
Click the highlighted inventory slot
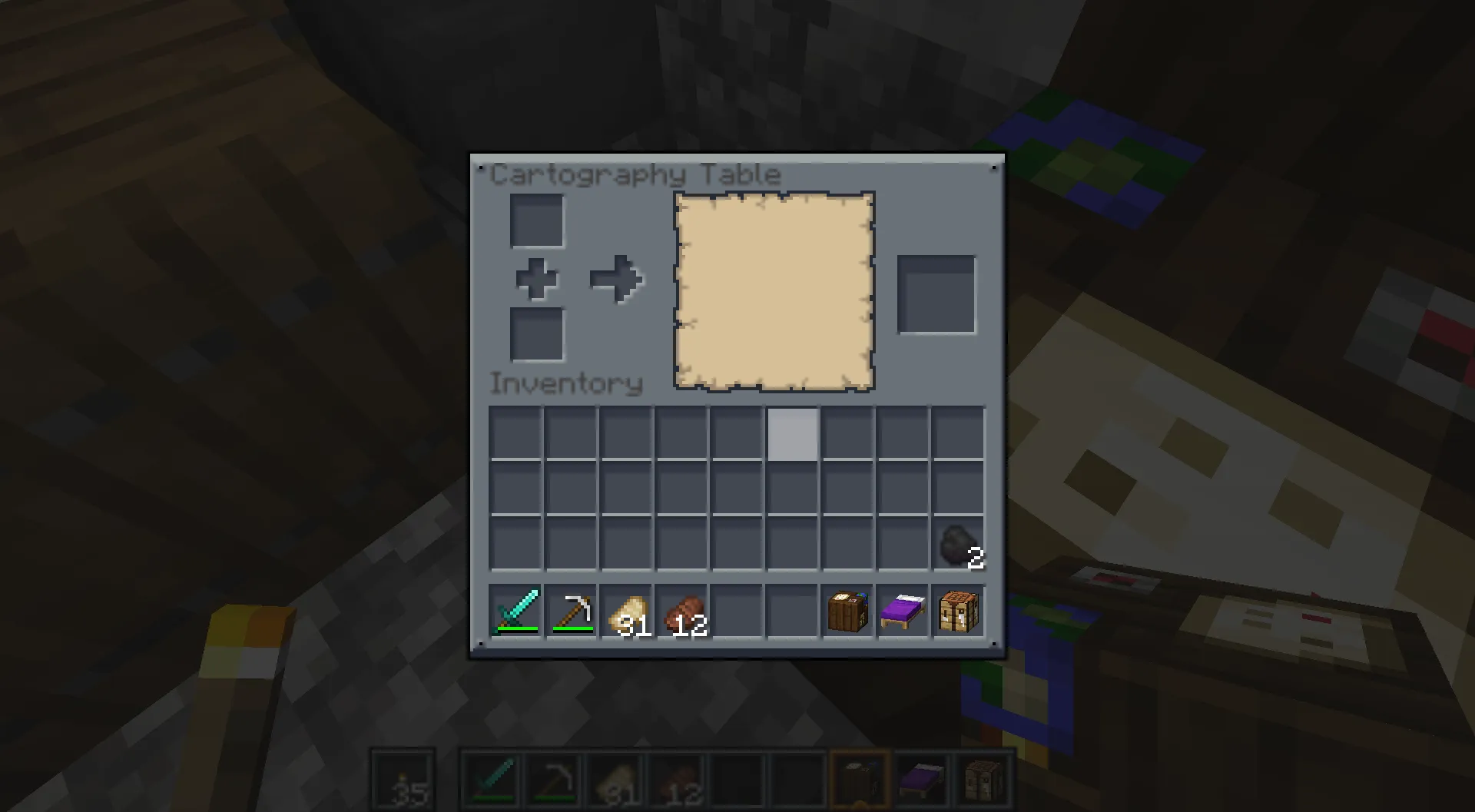coord(791,435)
